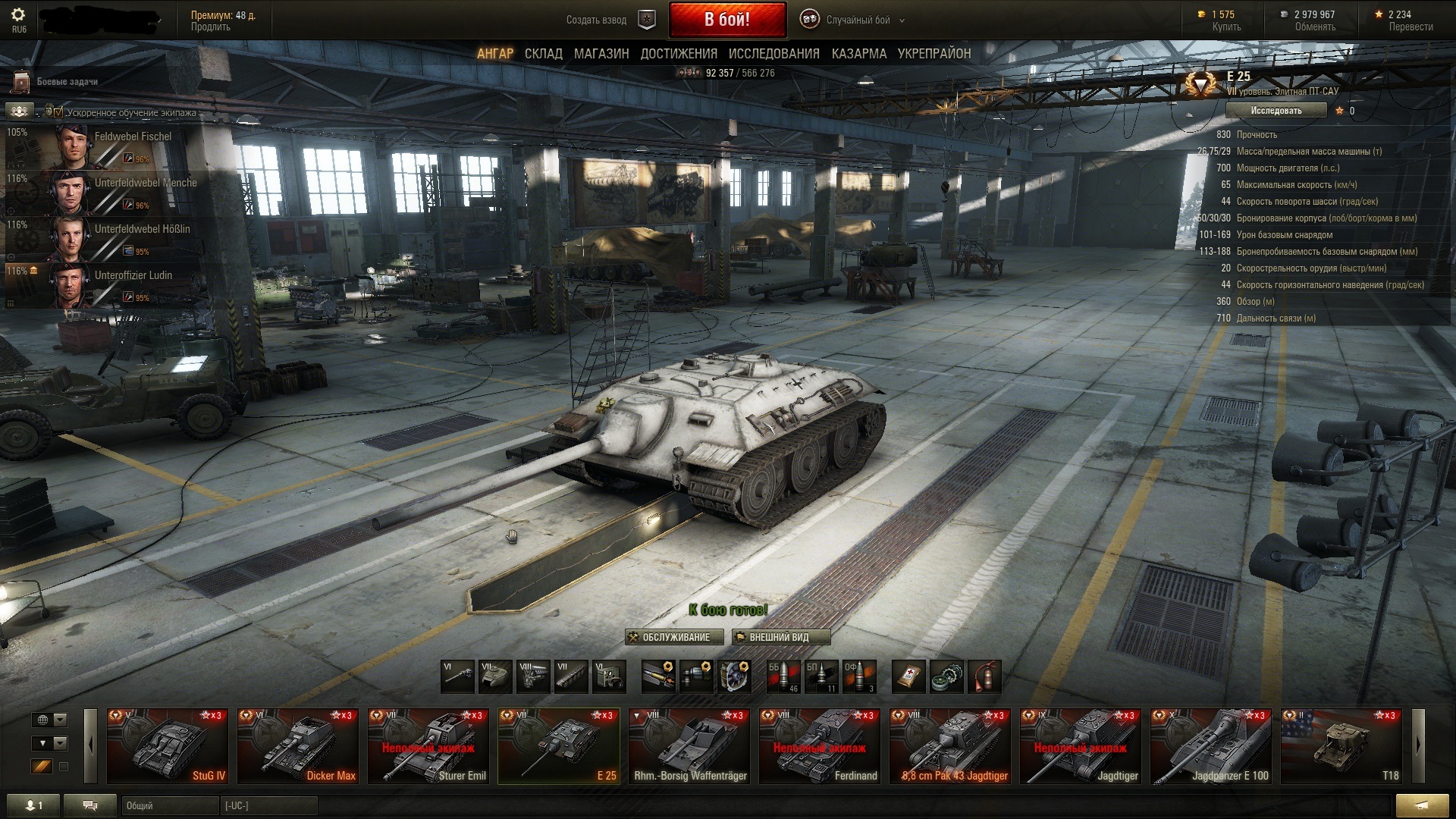Viewport: 1456px width, 819px height.
Task: Open the Случайный бой battle type dropdown
Action: (858, 20)
